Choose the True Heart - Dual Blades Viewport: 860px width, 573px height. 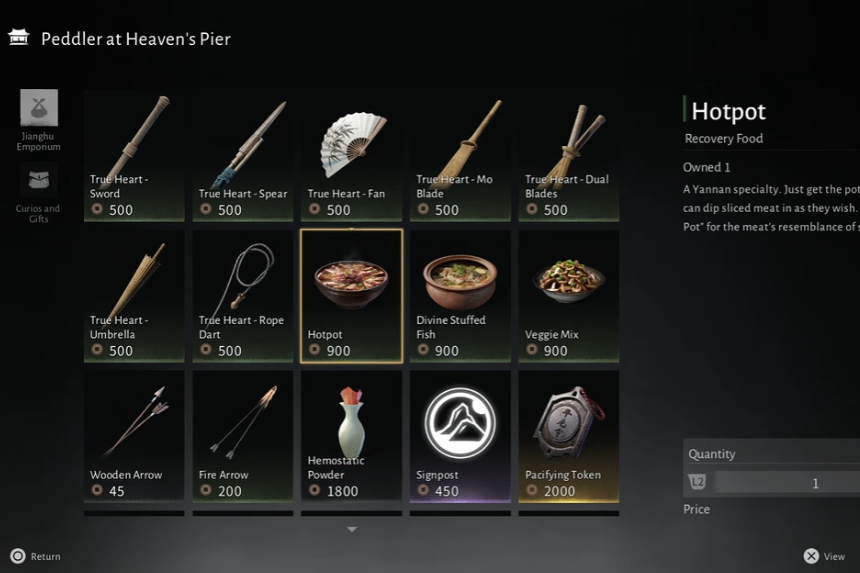[x=569, y=155]
